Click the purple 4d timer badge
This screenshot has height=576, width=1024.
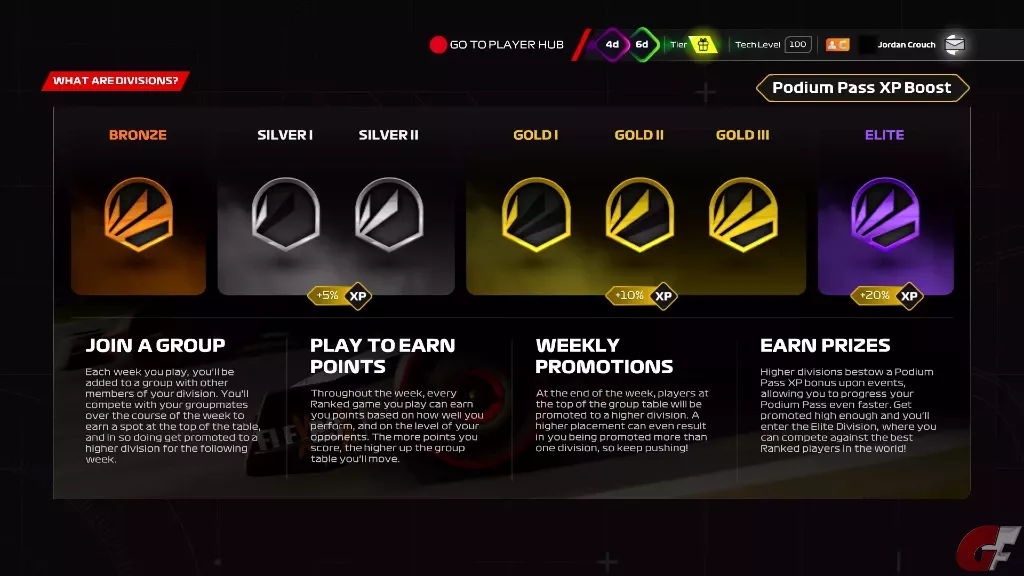pos(612,44)
